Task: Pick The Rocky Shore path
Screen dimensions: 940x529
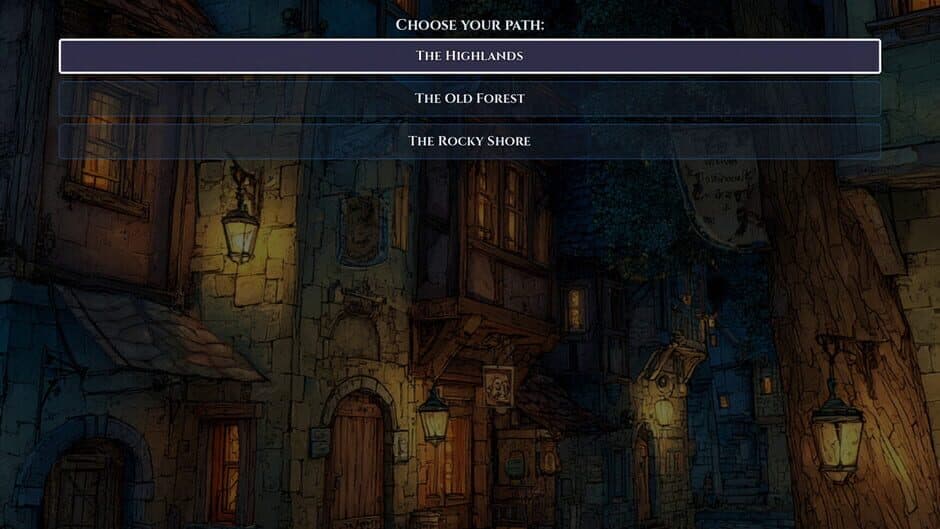Action: tap(469, 141)
